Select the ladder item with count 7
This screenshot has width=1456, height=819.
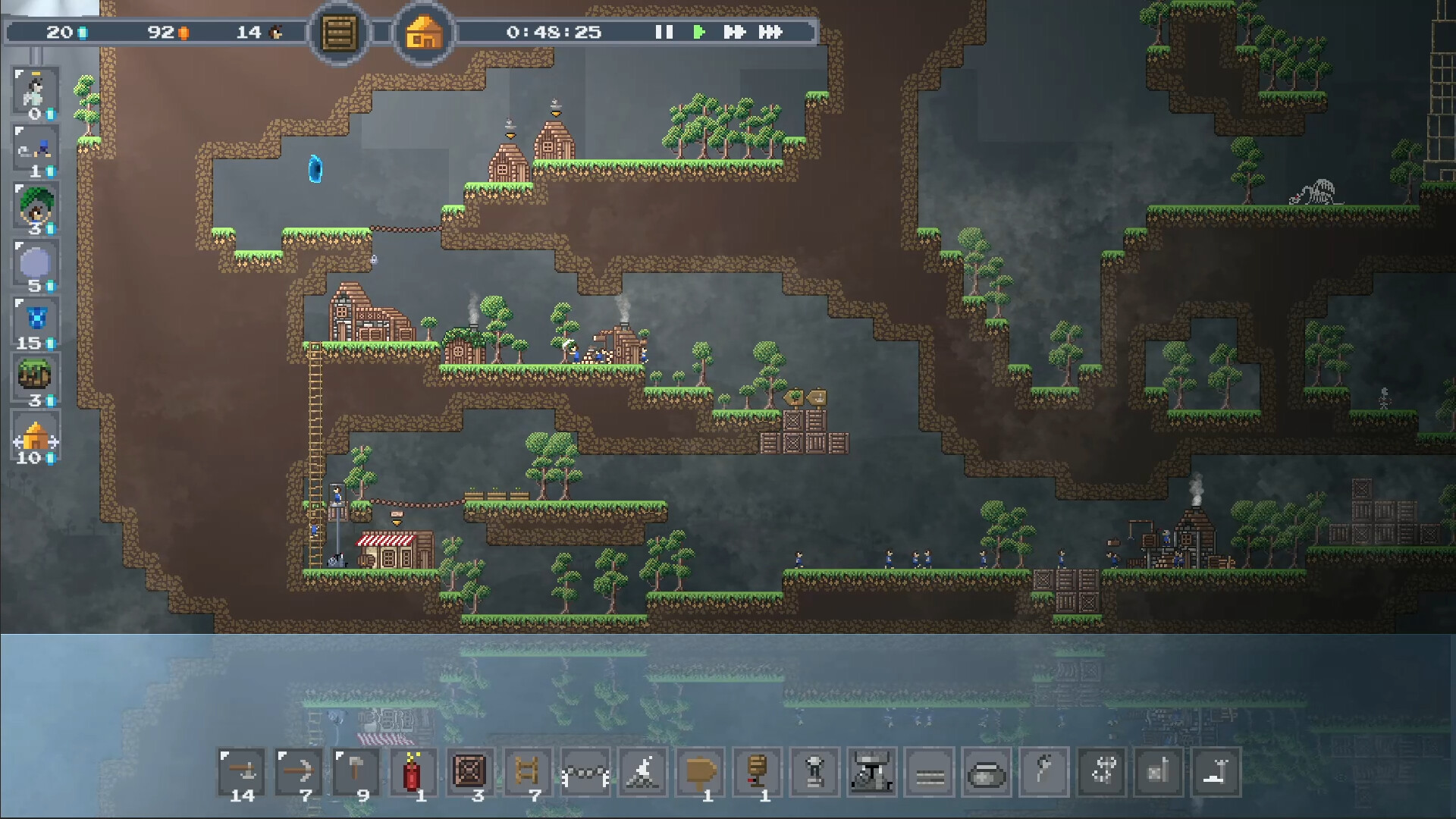click(x=529, y=772)
